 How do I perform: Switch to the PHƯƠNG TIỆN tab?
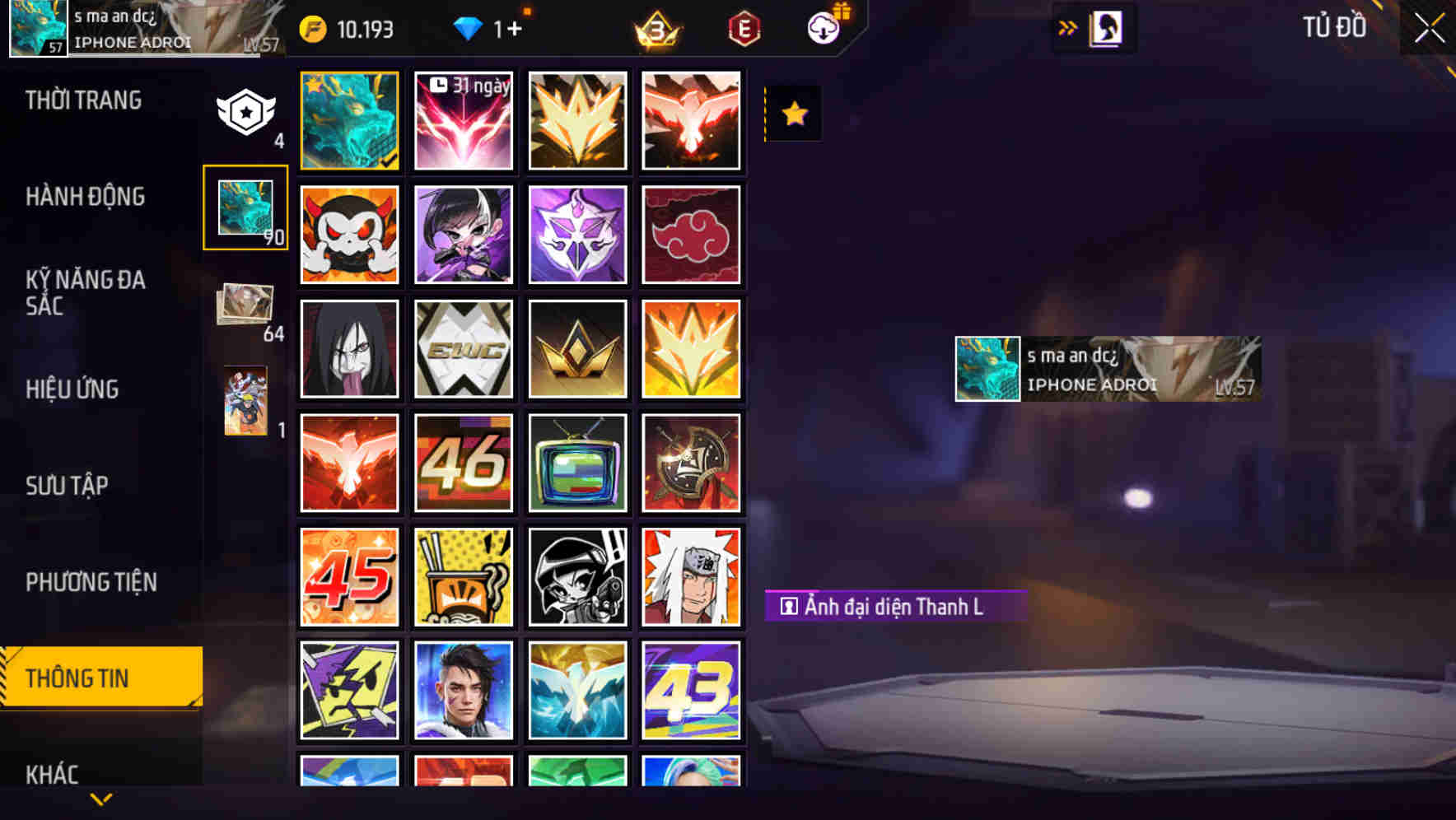(x=91, y=582)
